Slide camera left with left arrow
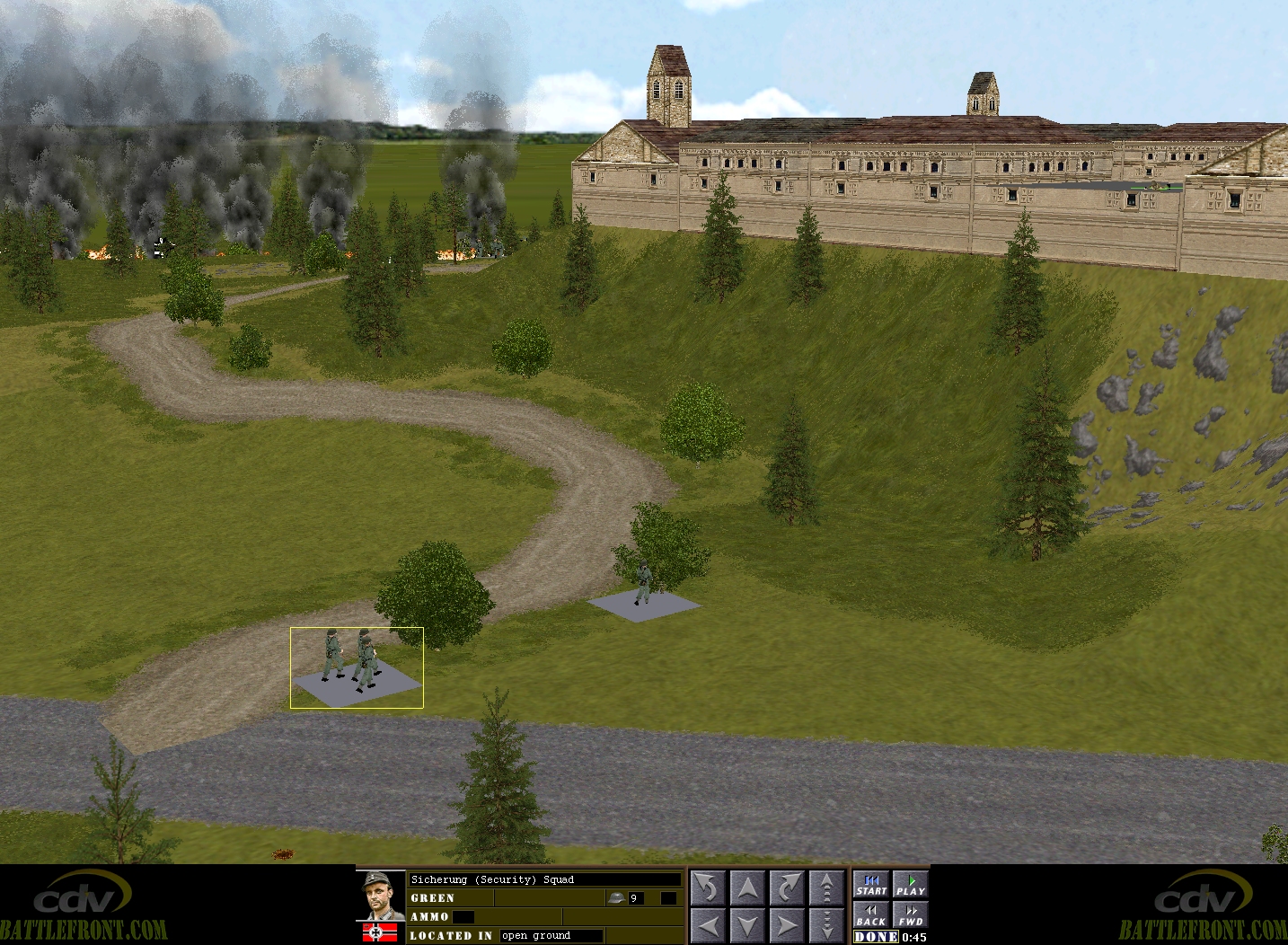Viewport: 1288px width, 945px height. tap(707, 925)
